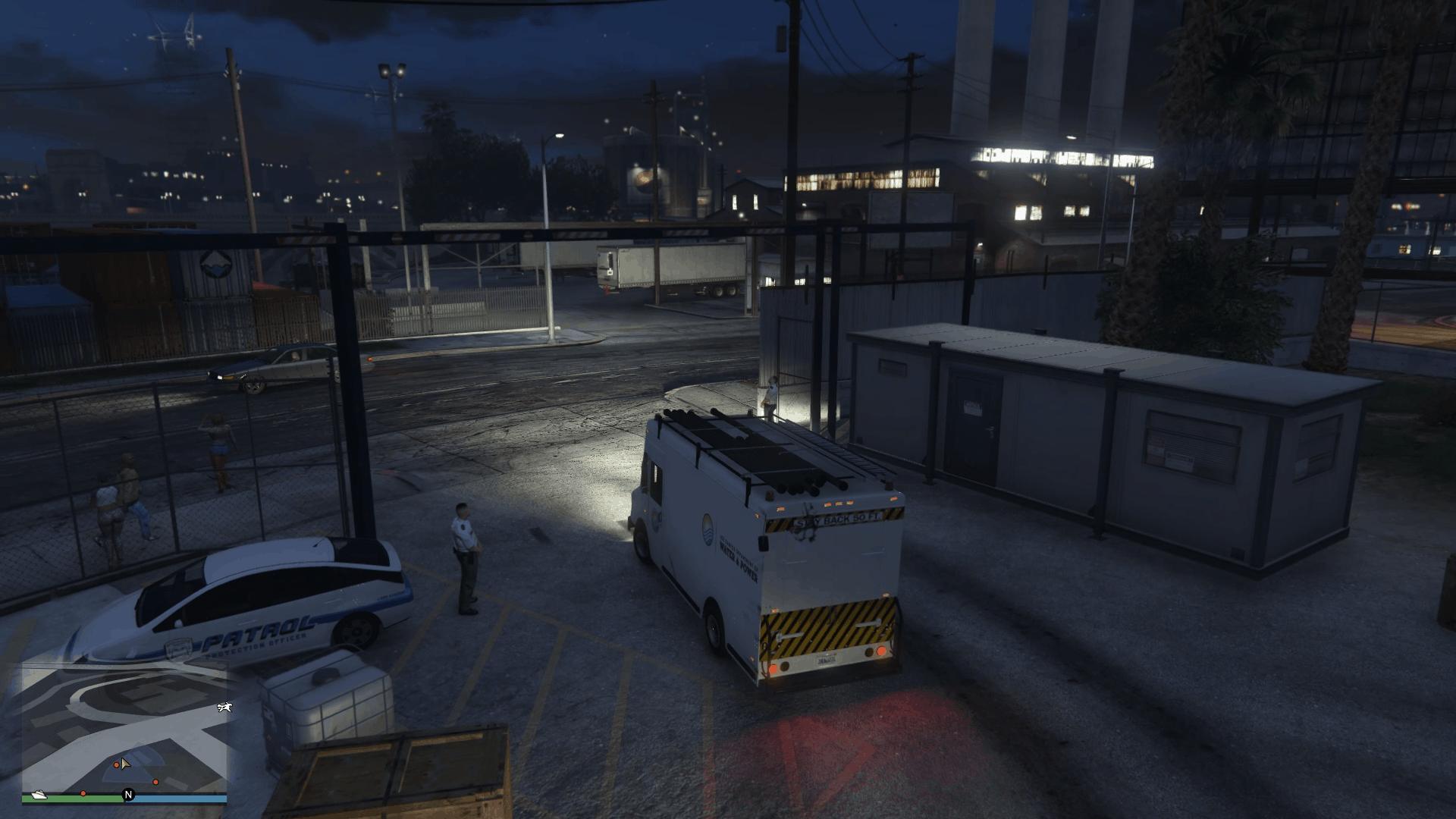Image resolution: width=1456 pixels, height=819 pixels.
Task: Click the 'STAY BACK 50 FT' warning decal
Action: 836,518
